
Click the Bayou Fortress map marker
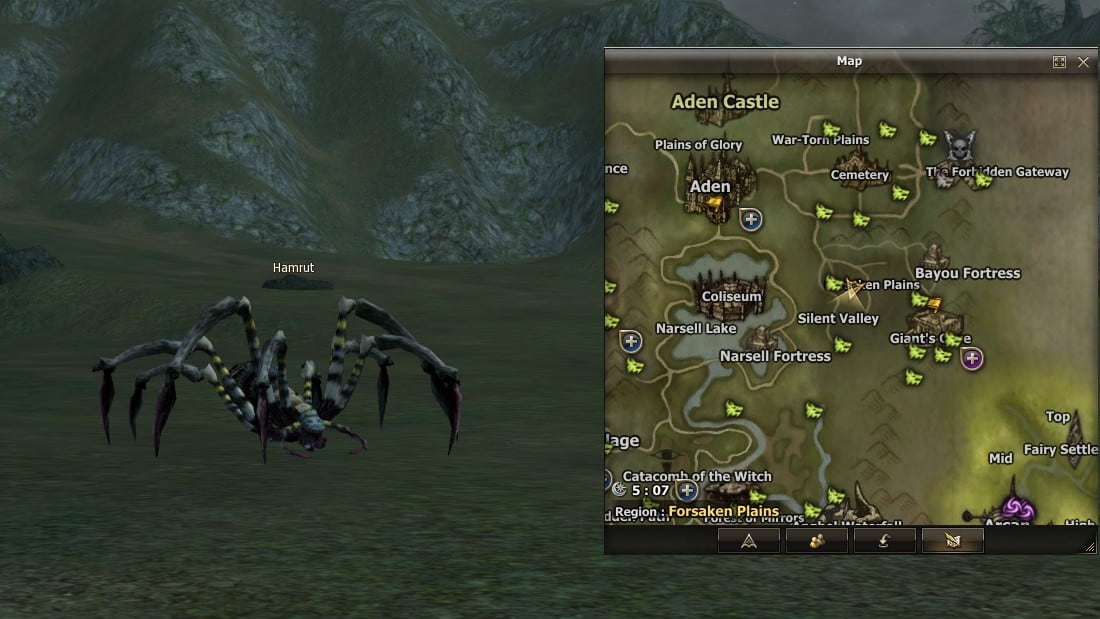pos(935,256)
